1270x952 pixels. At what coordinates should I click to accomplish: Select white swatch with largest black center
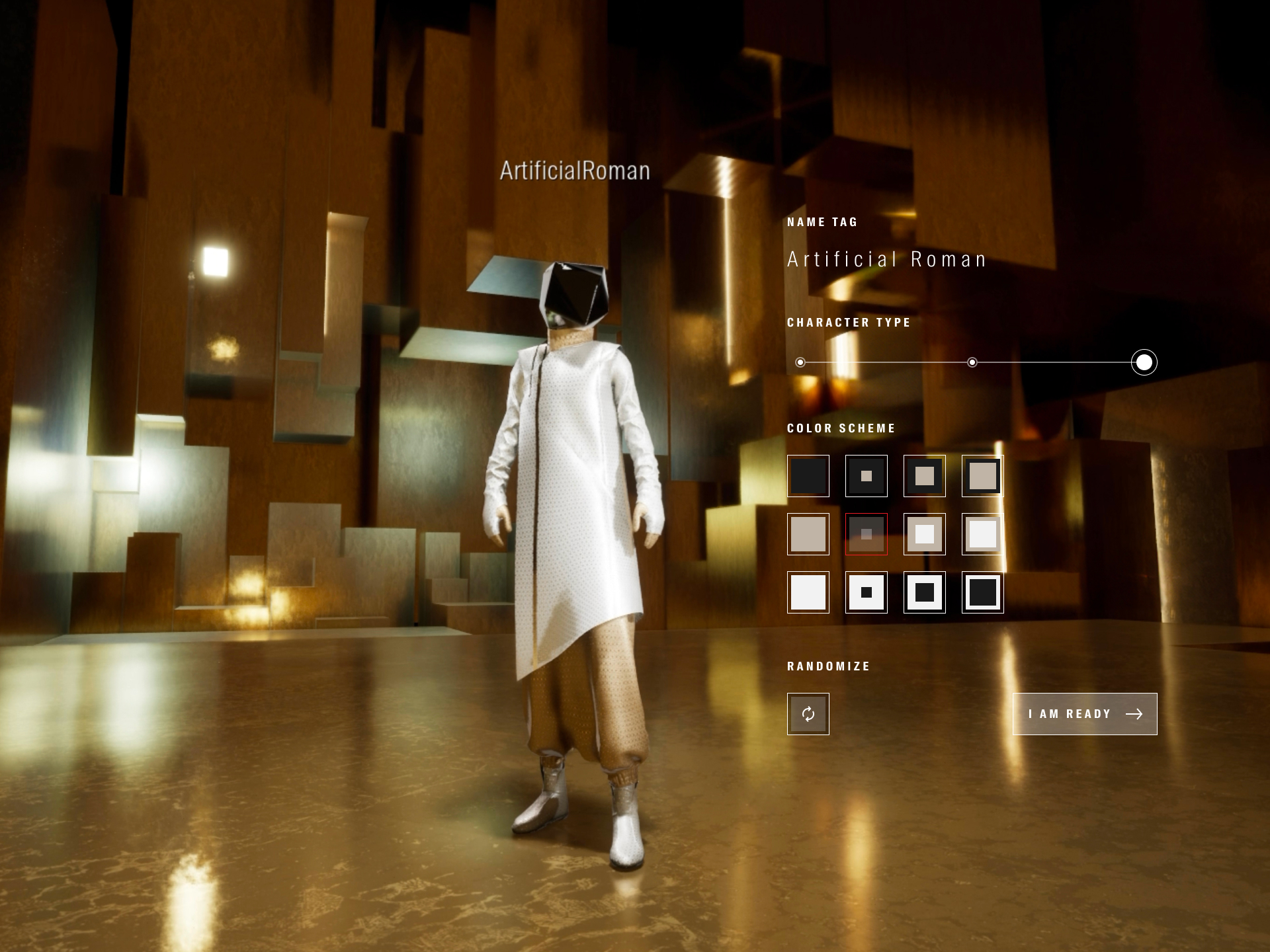coord(982,592)
